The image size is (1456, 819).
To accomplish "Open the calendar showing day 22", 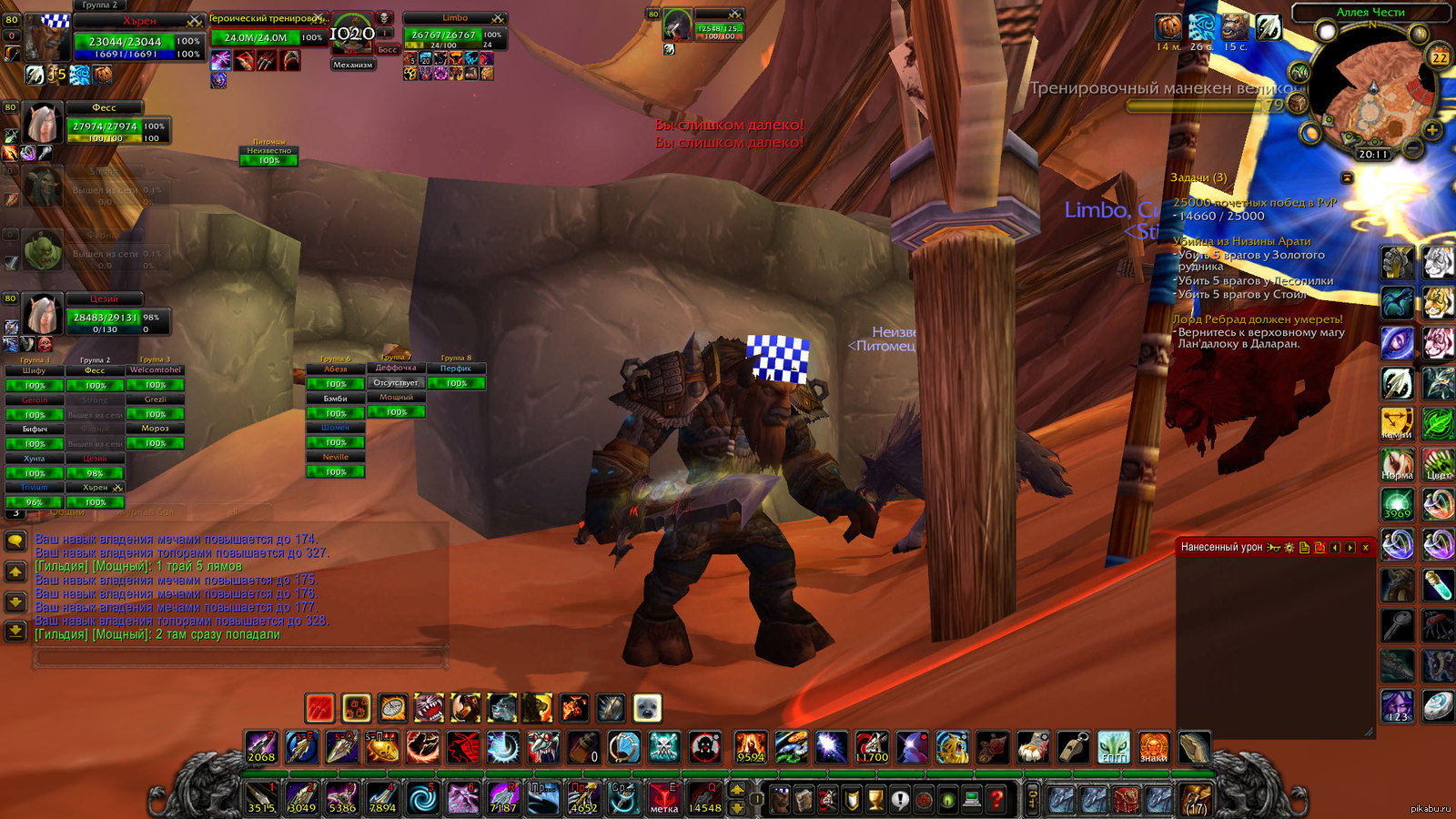I will coord(1440,57).
